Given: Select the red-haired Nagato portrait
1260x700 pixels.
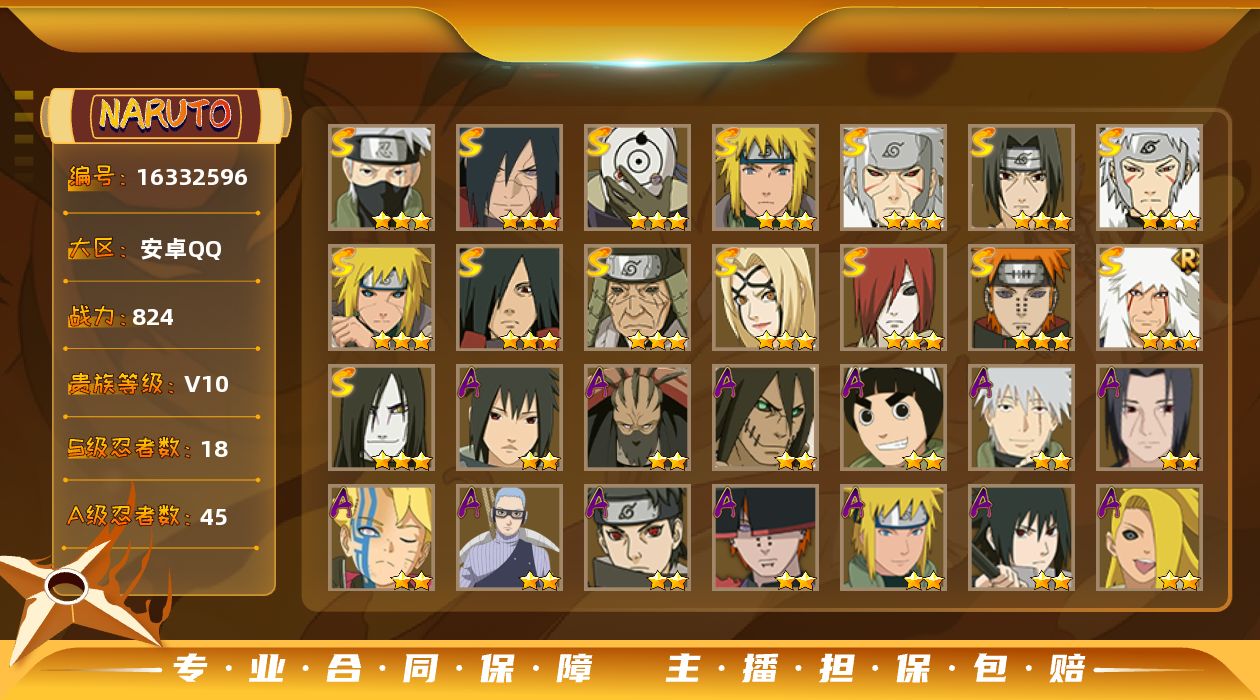Looking at the screenshot, I should coord(893,297).
